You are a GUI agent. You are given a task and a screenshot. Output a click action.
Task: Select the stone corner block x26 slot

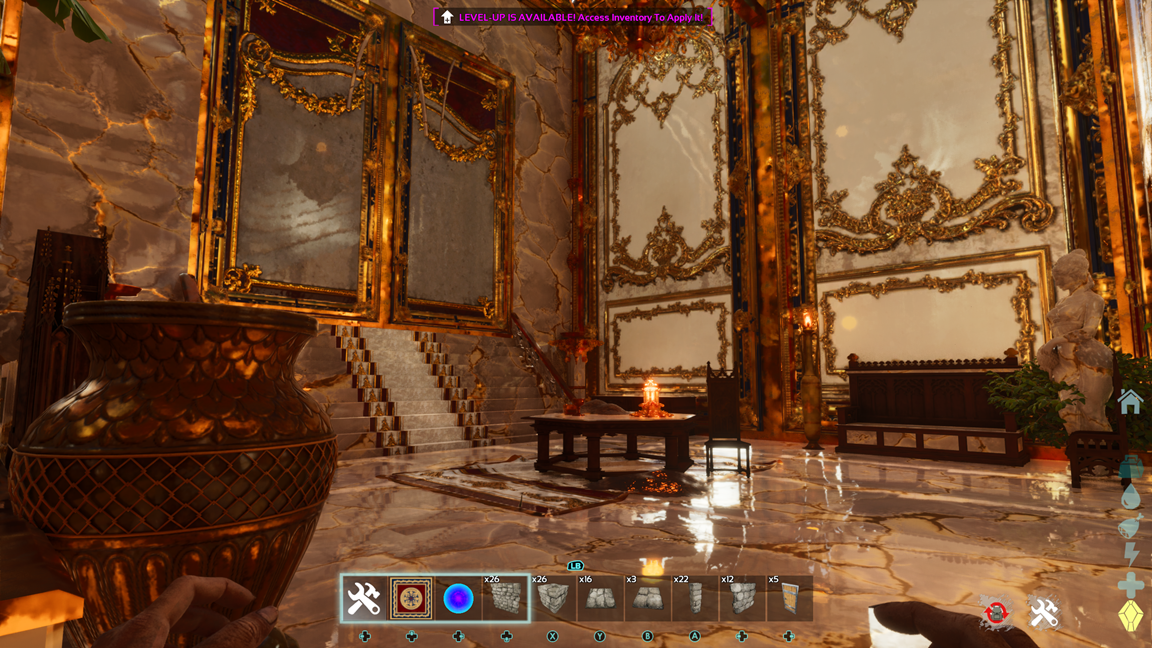[553, 598]
